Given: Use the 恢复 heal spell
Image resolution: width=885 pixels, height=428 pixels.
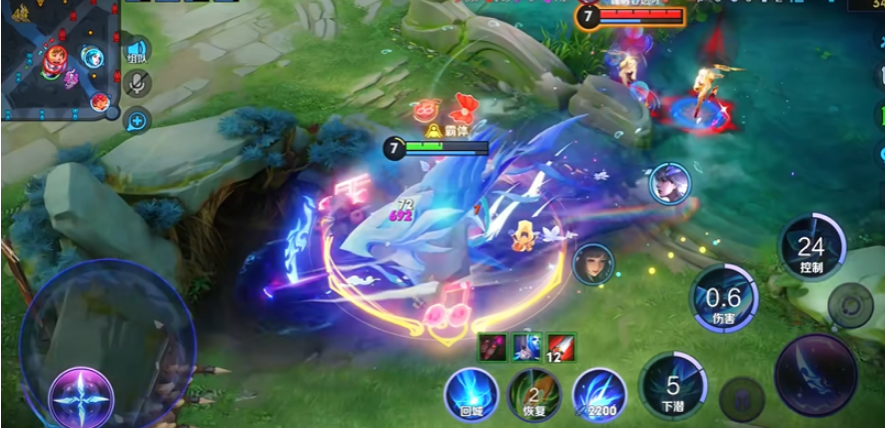Looking at the screenshot, I should [534, 394].
